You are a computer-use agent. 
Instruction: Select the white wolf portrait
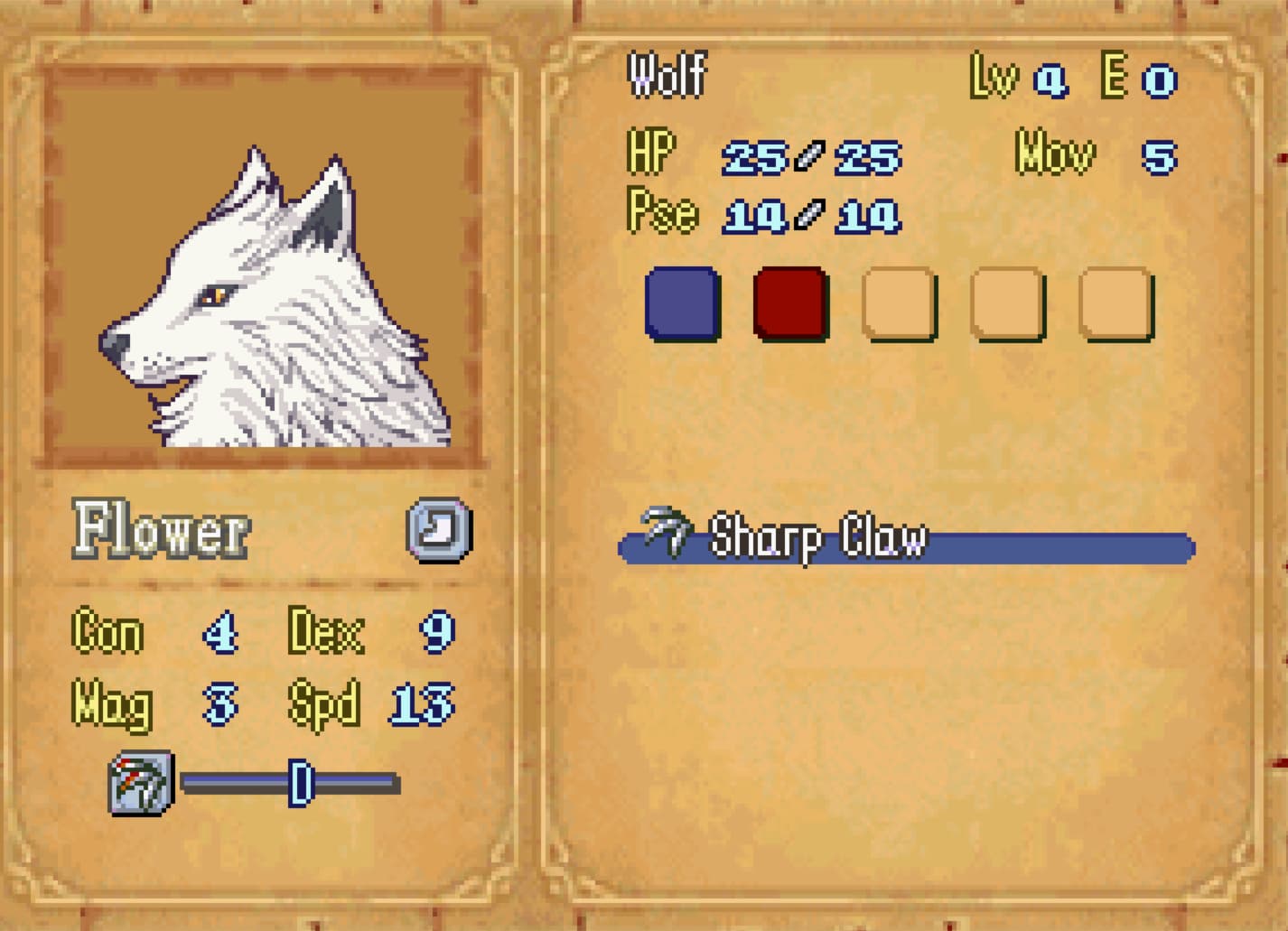(x=262, y=266)
